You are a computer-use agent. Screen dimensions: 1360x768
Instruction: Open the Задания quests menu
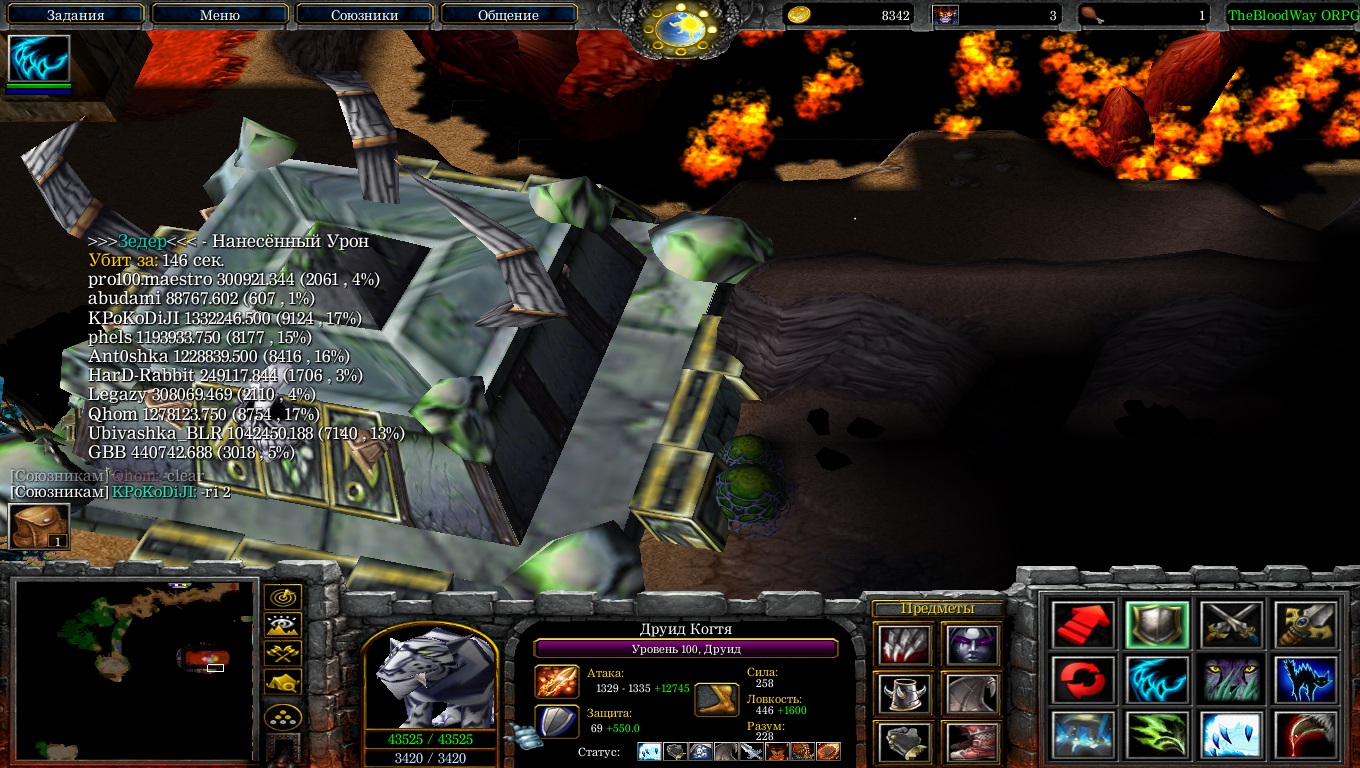(x=76, y=15)
